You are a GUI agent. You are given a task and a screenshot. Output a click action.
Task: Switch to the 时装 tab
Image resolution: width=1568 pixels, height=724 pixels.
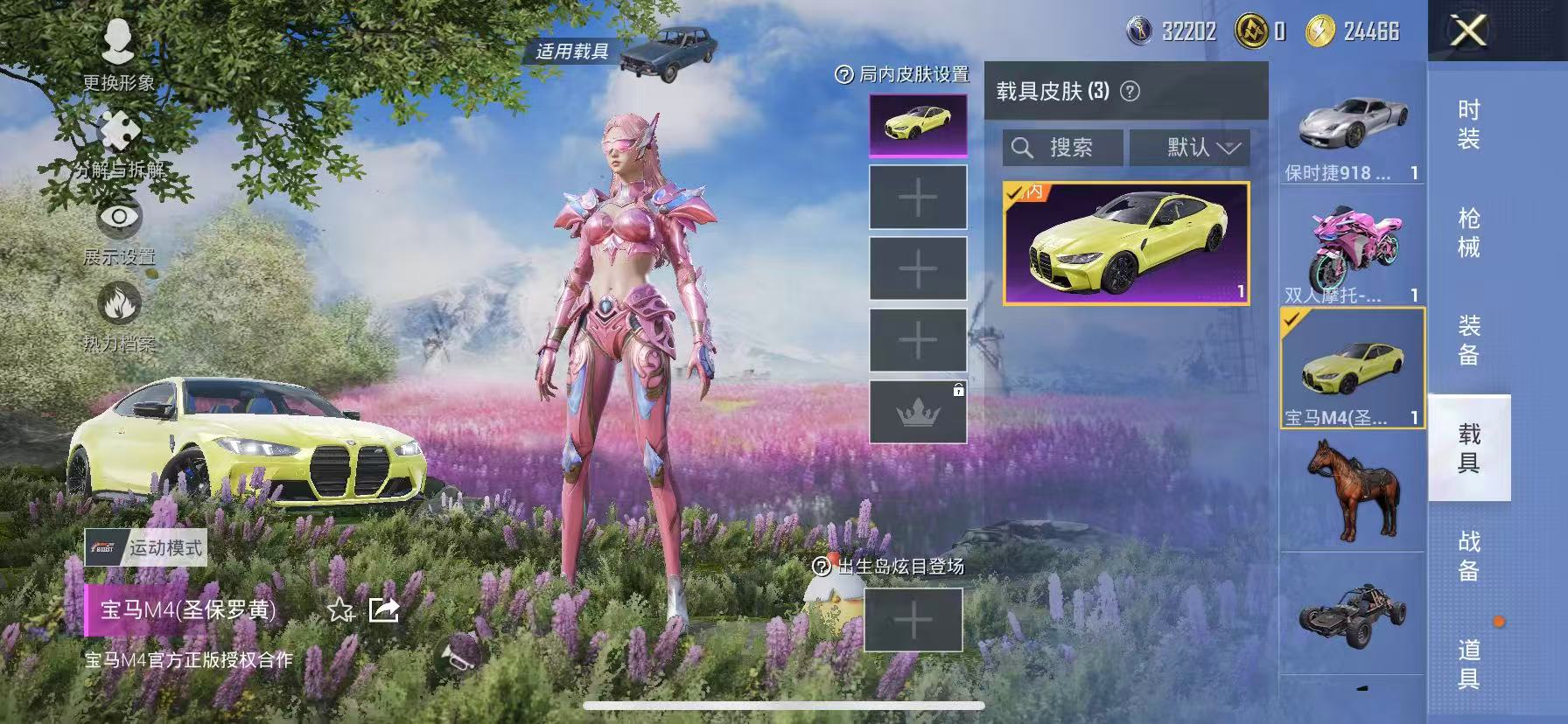1469,122
